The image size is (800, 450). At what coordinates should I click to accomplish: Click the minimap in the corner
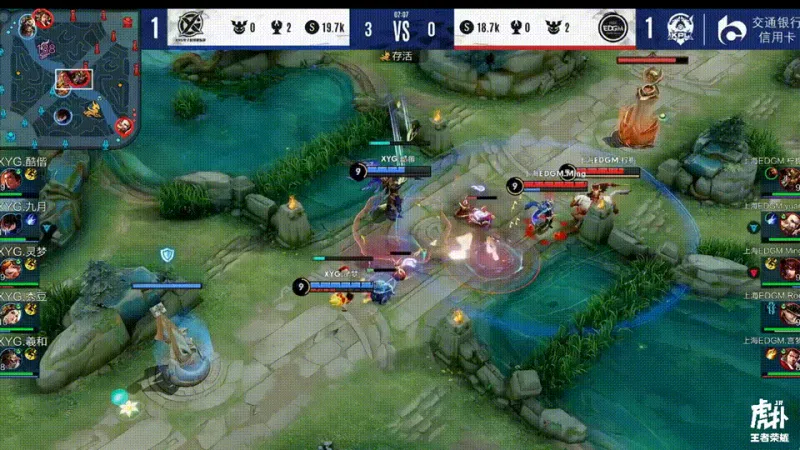point(70,75)
